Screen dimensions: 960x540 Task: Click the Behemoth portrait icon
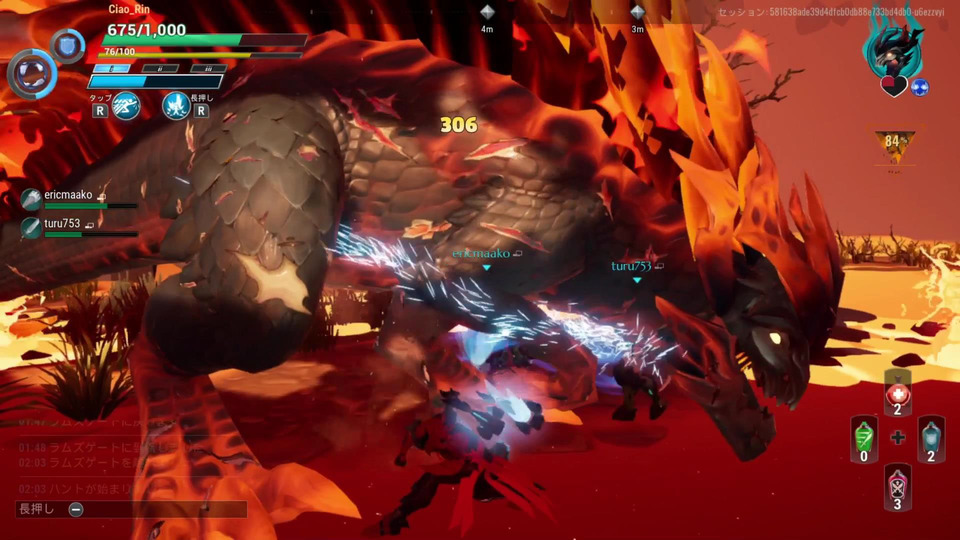[x=895, y=45]
